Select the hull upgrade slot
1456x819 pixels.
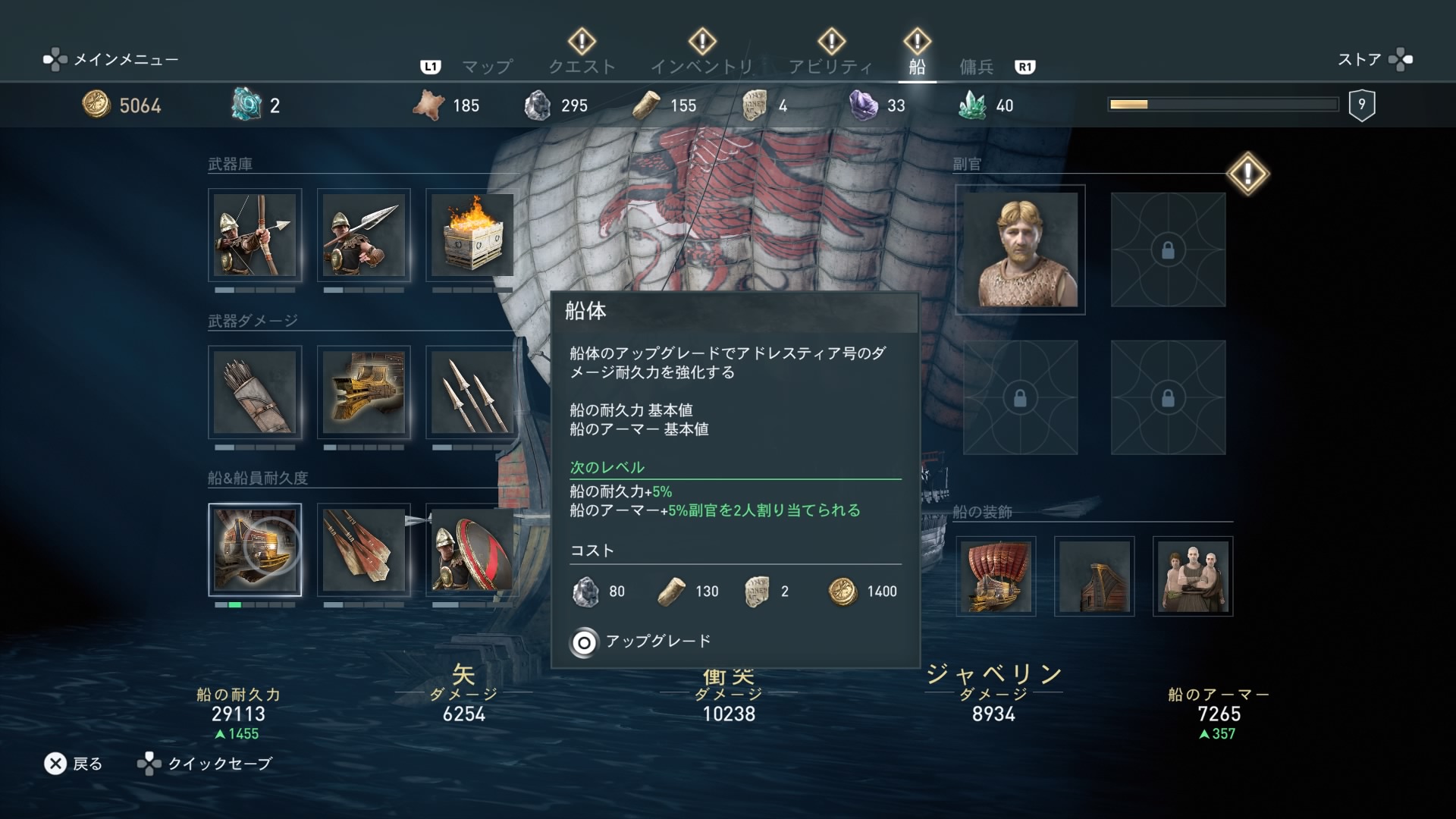coord(255,550)
